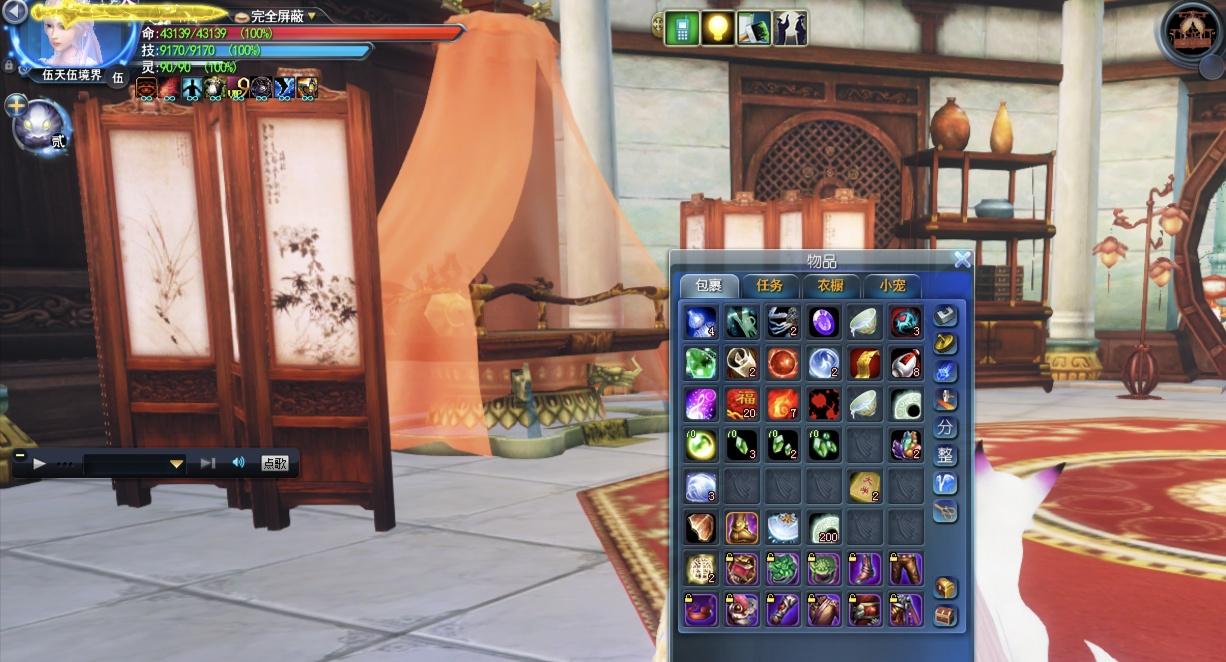Select the jade disc stack of 200
The image size is (1226, 662).
coord(824,526)
